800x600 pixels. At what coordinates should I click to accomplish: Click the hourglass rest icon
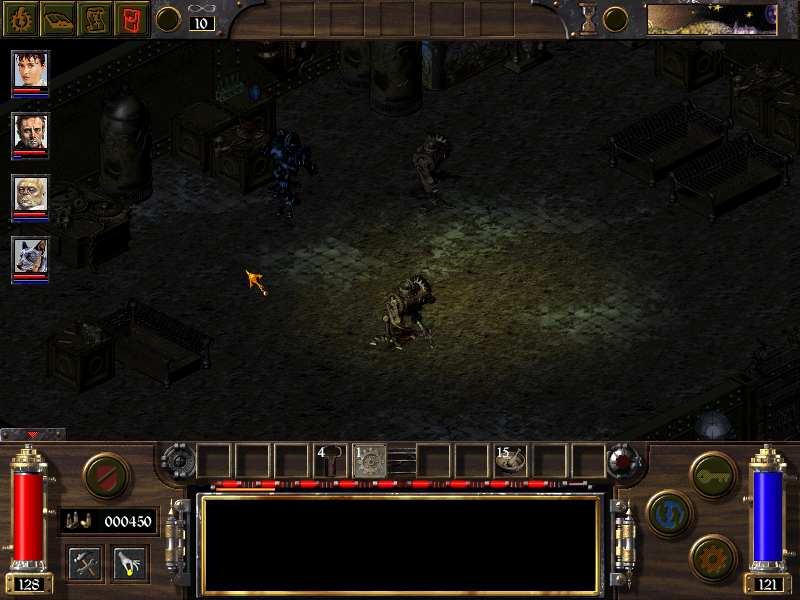[588, 18]
